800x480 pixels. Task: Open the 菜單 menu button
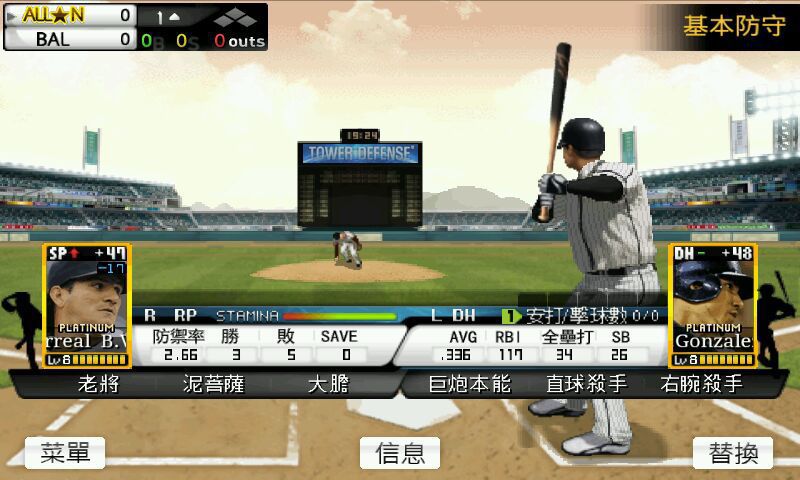(65, 453)
